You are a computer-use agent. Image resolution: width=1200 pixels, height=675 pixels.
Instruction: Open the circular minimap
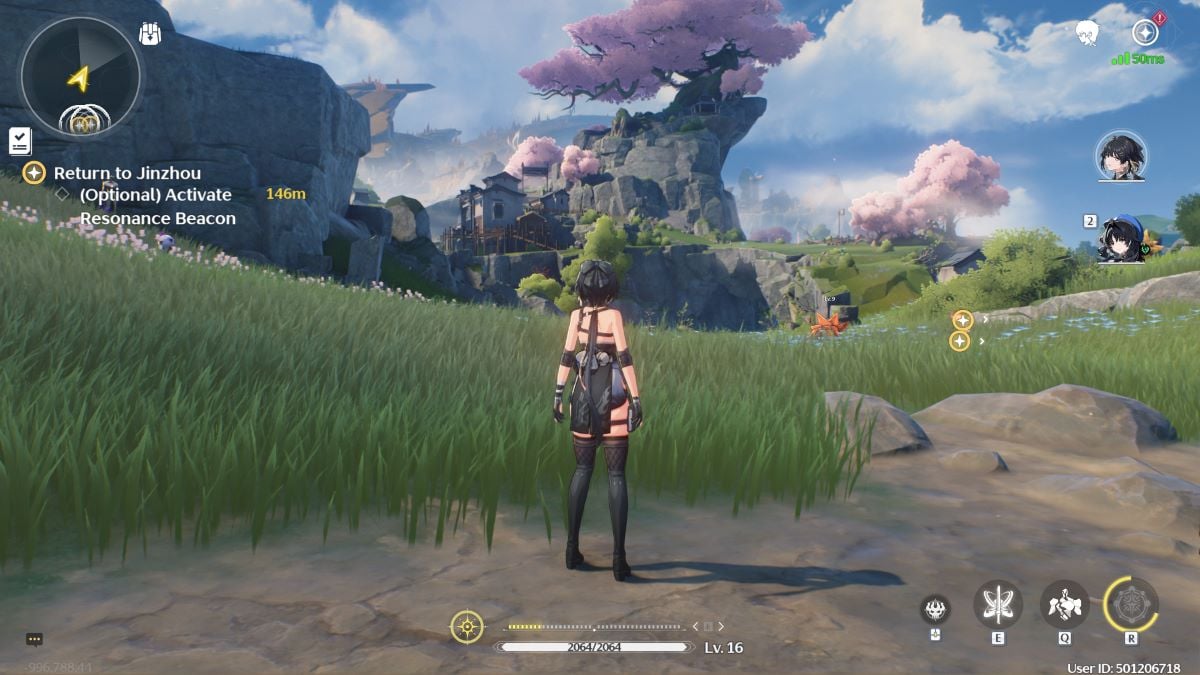click(80, 77)
